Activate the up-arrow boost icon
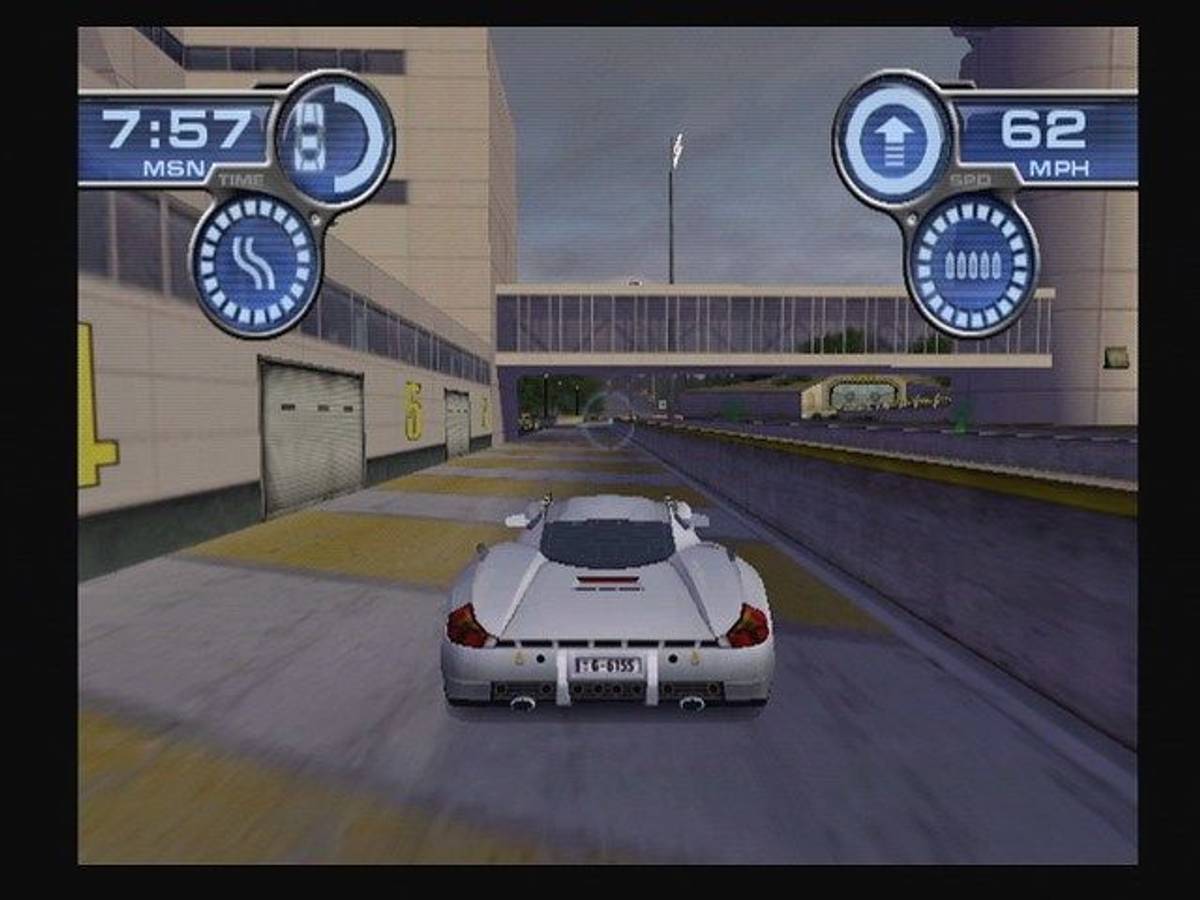The width and height of the screenshot is (1200, 900). 893,140
